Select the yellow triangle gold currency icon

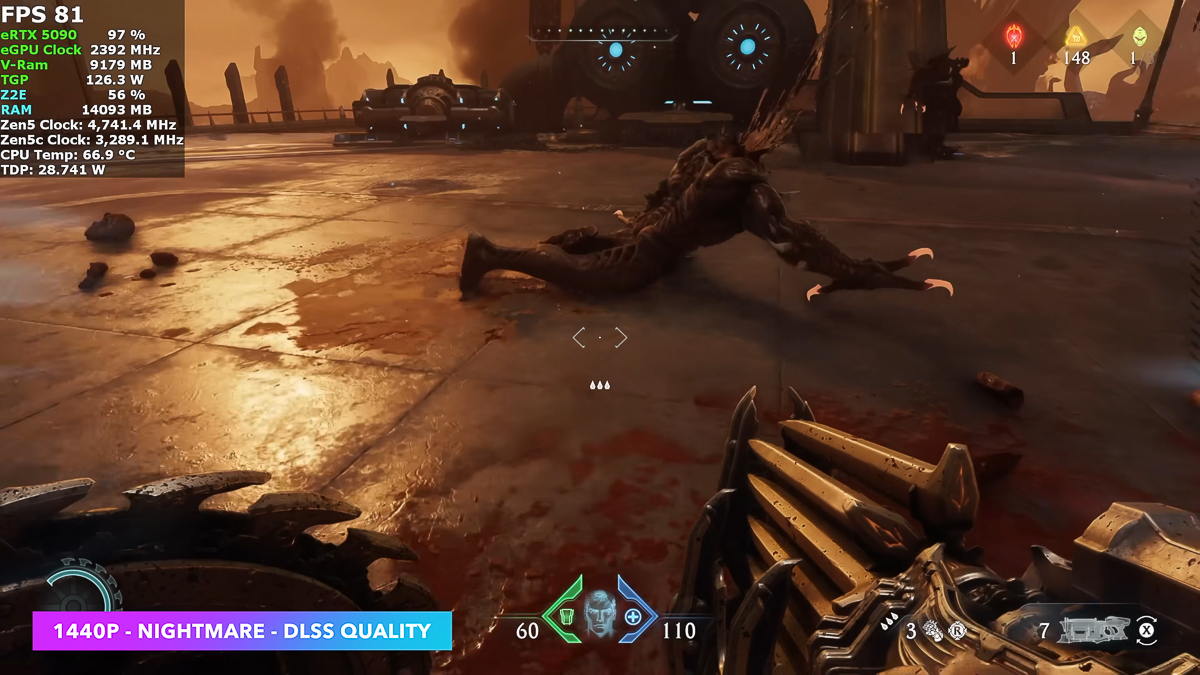coord(1076,37)
